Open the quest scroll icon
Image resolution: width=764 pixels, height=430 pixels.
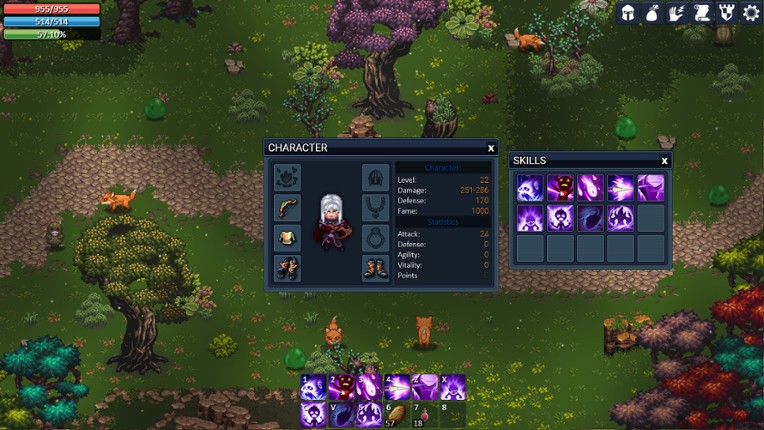(702, 13)
